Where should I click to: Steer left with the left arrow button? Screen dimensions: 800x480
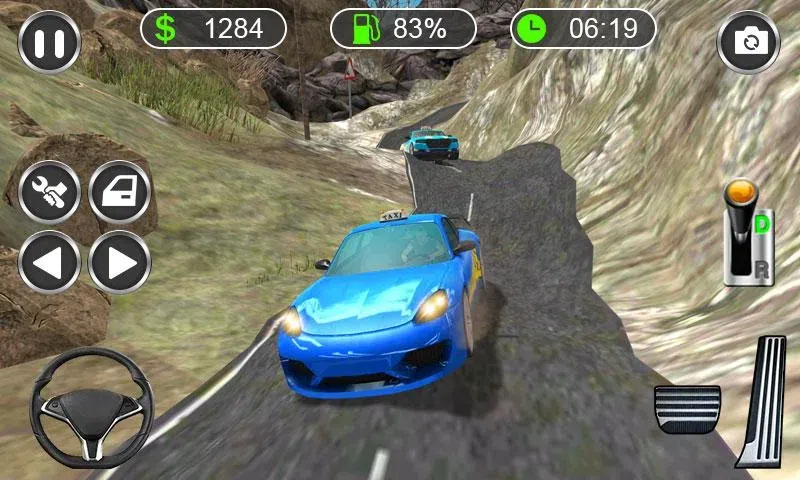coord(49,262)
